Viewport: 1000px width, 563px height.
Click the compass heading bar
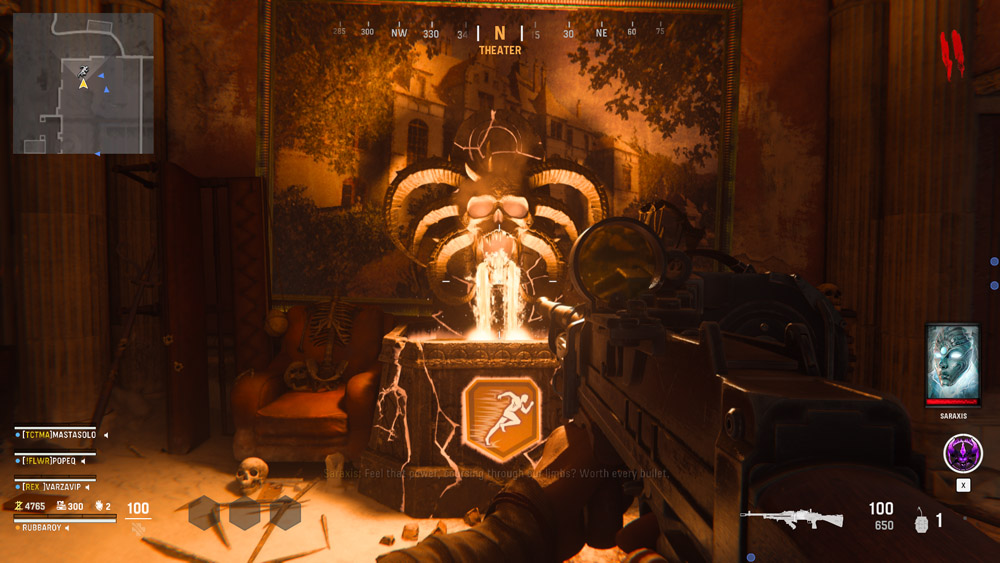[500, 33]
